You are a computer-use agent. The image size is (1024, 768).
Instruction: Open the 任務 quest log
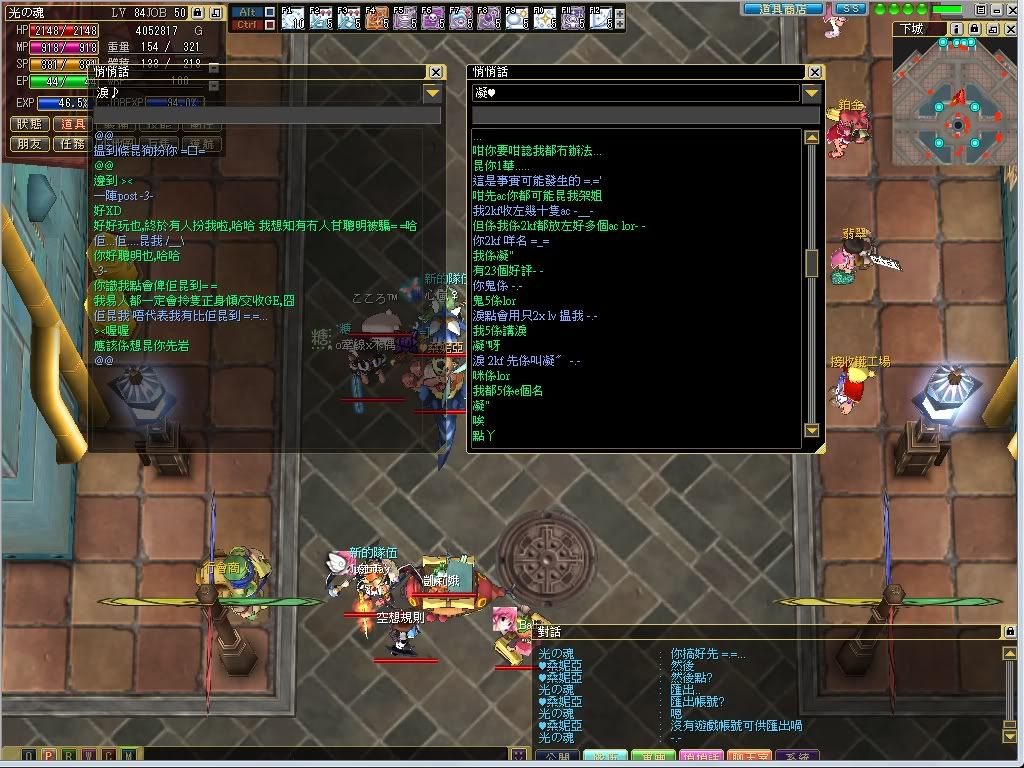click(x=73, y=144)
